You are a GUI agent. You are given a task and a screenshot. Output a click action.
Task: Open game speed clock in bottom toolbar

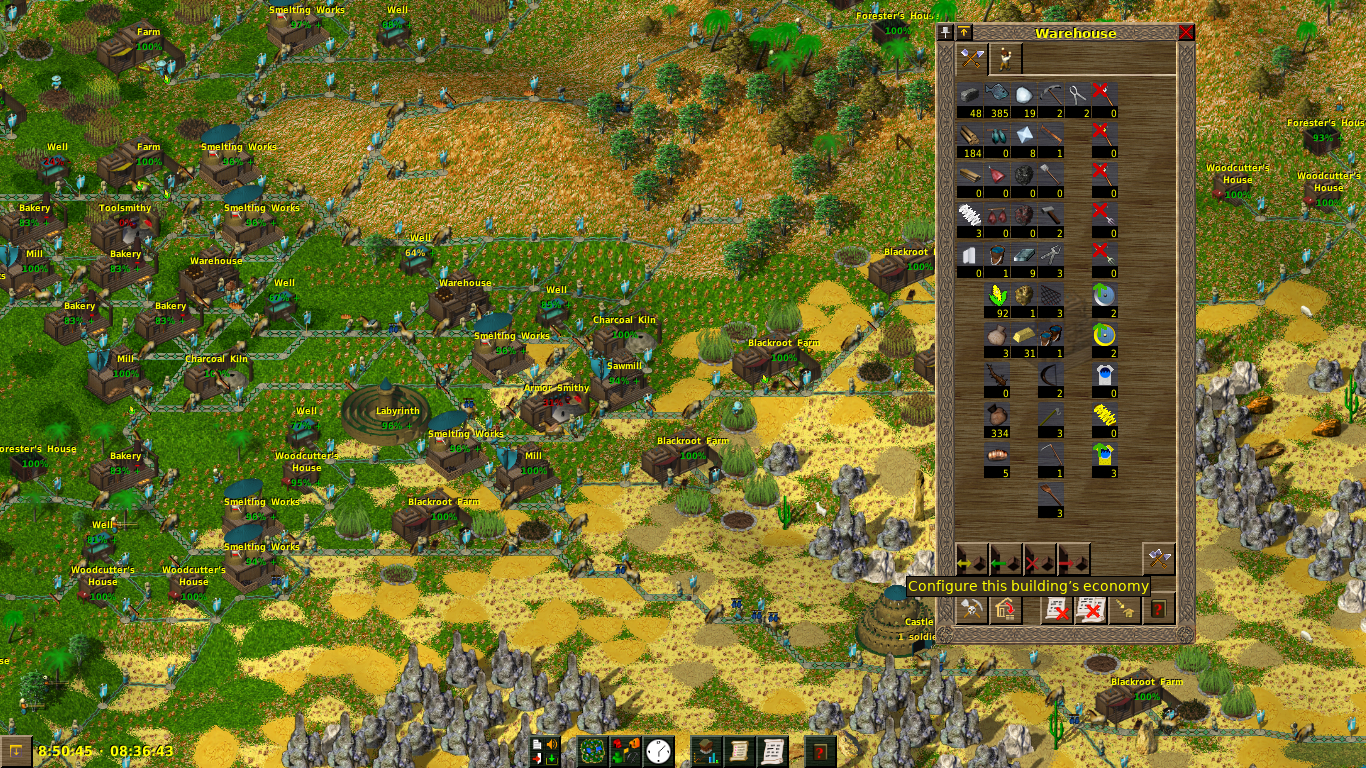pos(659,751)
